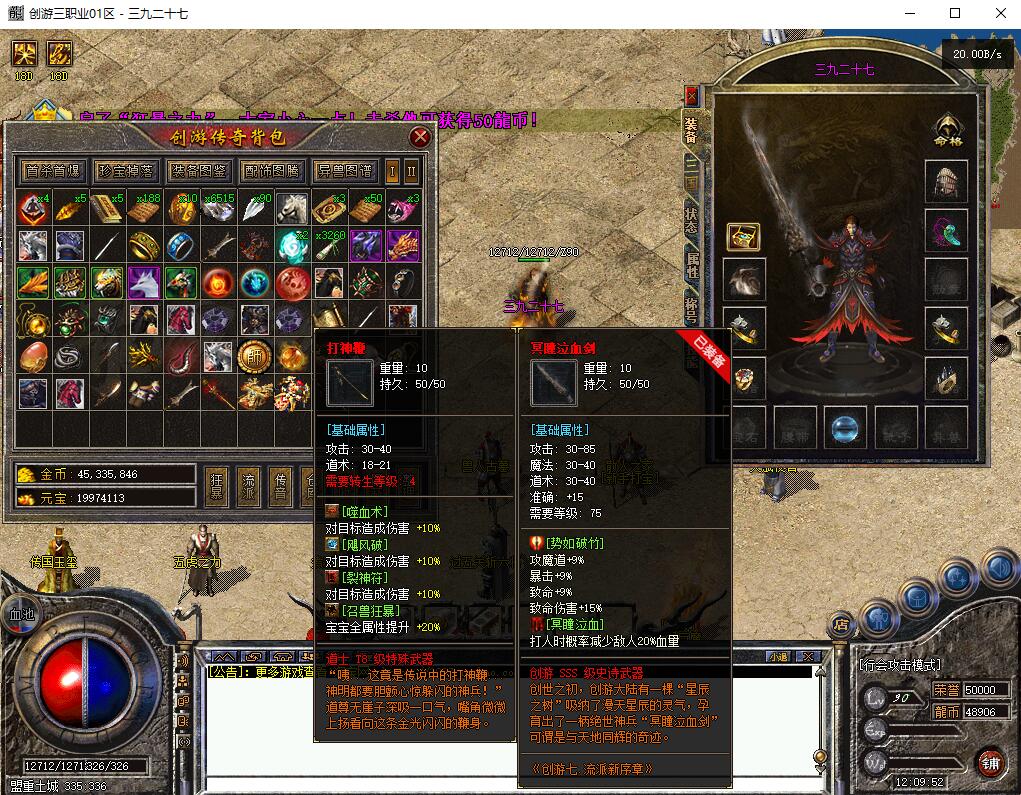Toggle the sound speaker button
Viewport: 1021px width, 795px height.
[x=996, y=567]
